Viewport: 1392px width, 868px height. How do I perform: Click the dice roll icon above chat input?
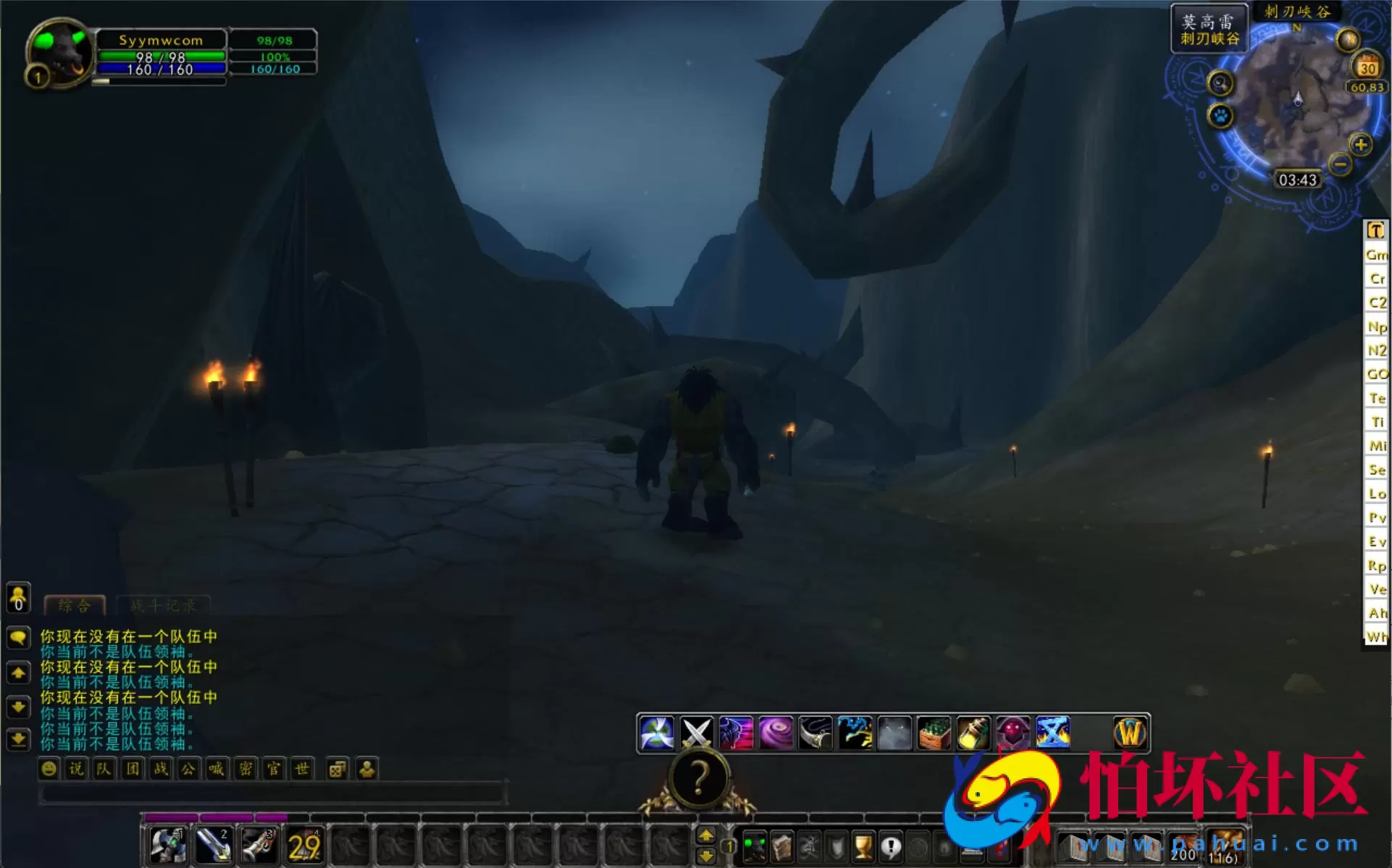[337, 769]
